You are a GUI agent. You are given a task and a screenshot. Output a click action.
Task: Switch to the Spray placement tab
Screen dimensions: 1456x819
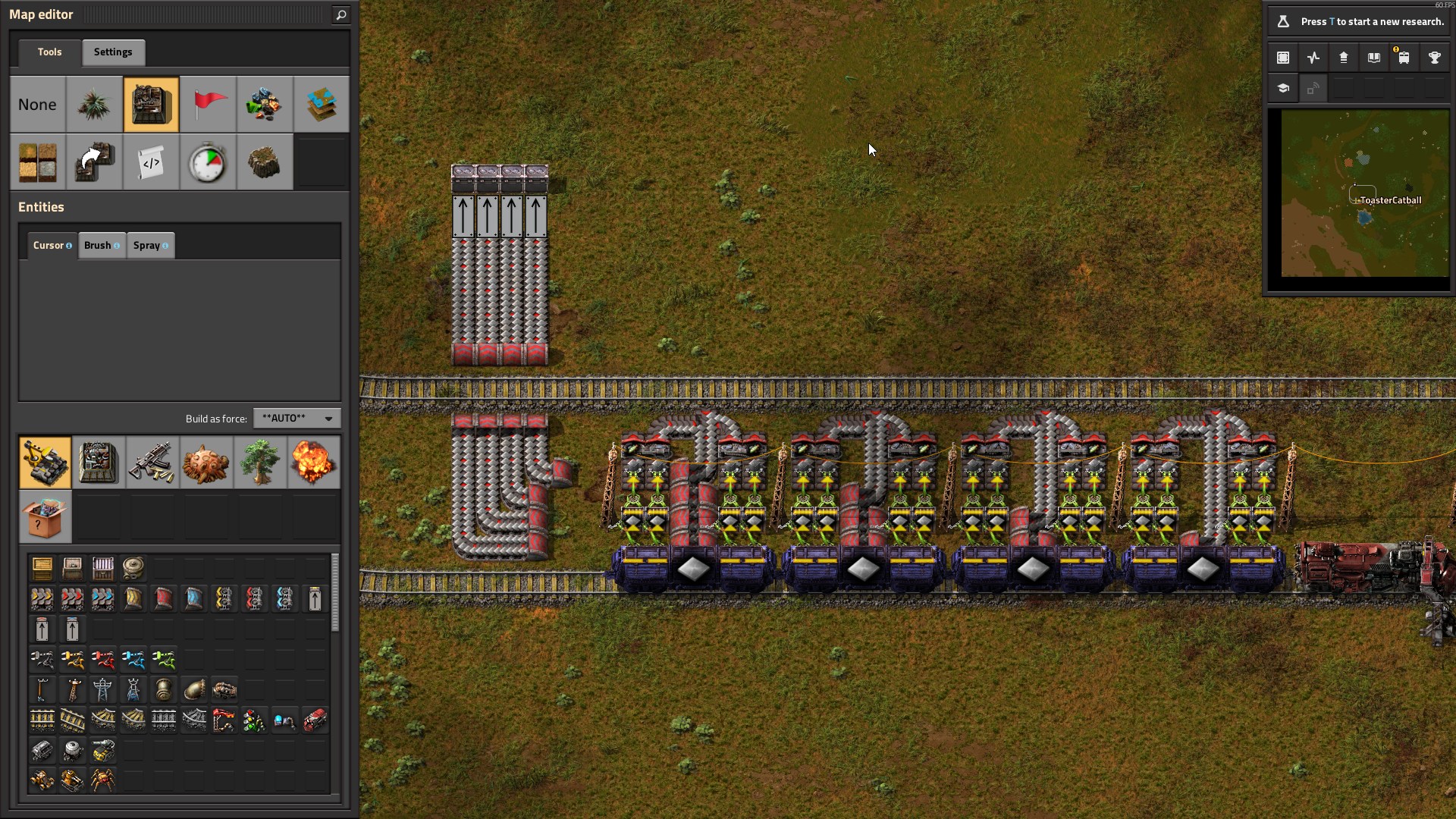150,246
